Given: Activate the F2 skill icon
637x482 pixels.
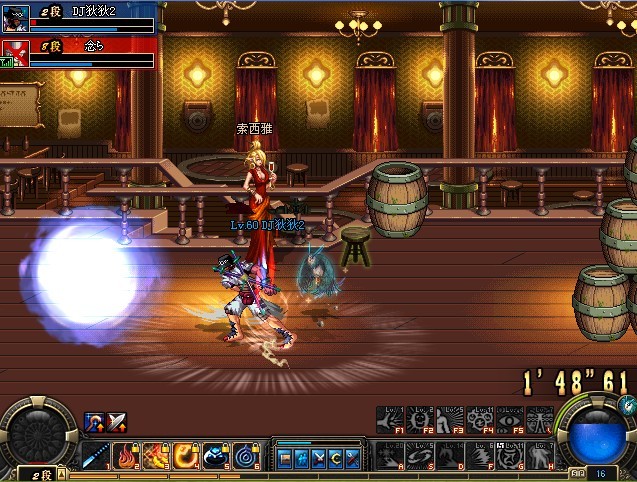Looking at the screenshot, I should [420, 421].
